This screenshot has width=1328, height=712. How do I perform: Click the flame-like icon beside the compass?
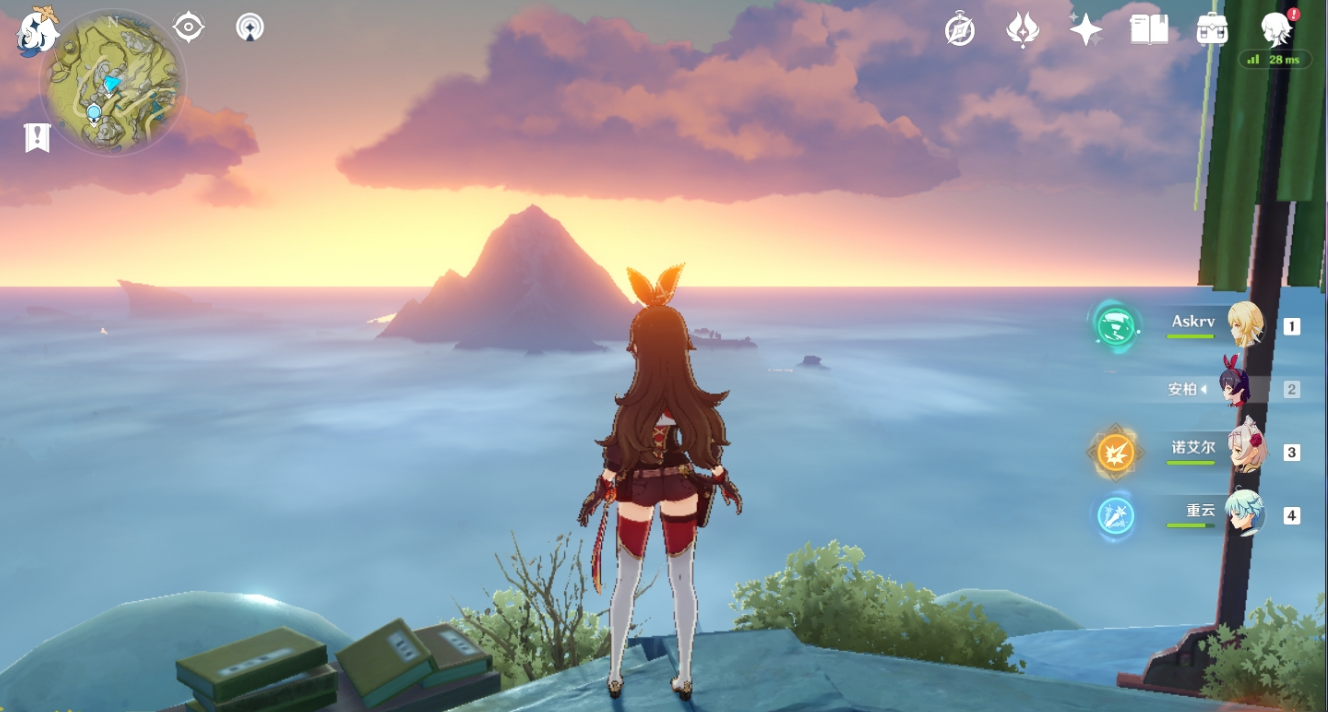pyautogui.click(x=1022, y=31)
